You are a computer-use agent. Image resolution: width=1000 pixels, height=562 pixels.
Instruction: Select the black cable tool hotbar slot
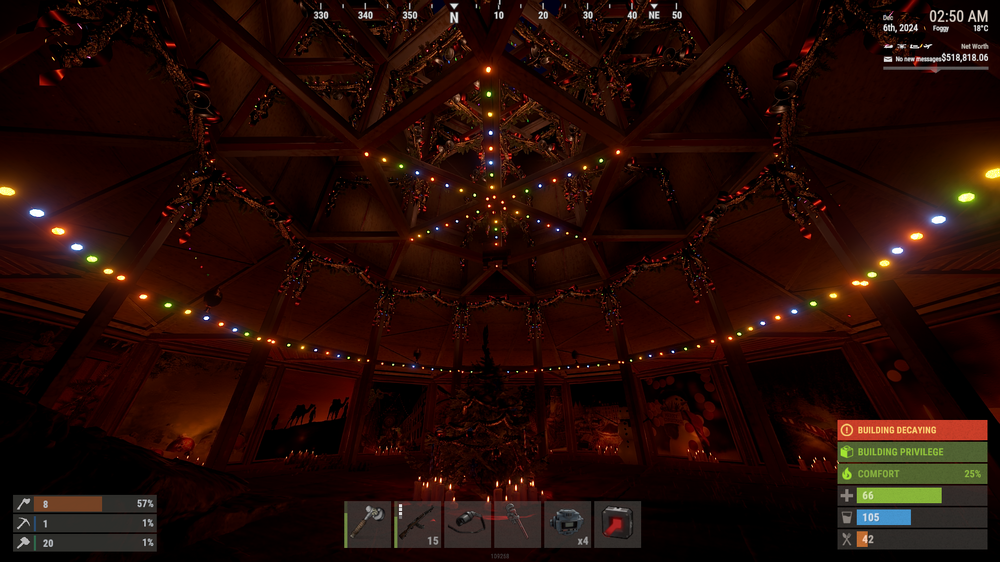pos(468,524)
